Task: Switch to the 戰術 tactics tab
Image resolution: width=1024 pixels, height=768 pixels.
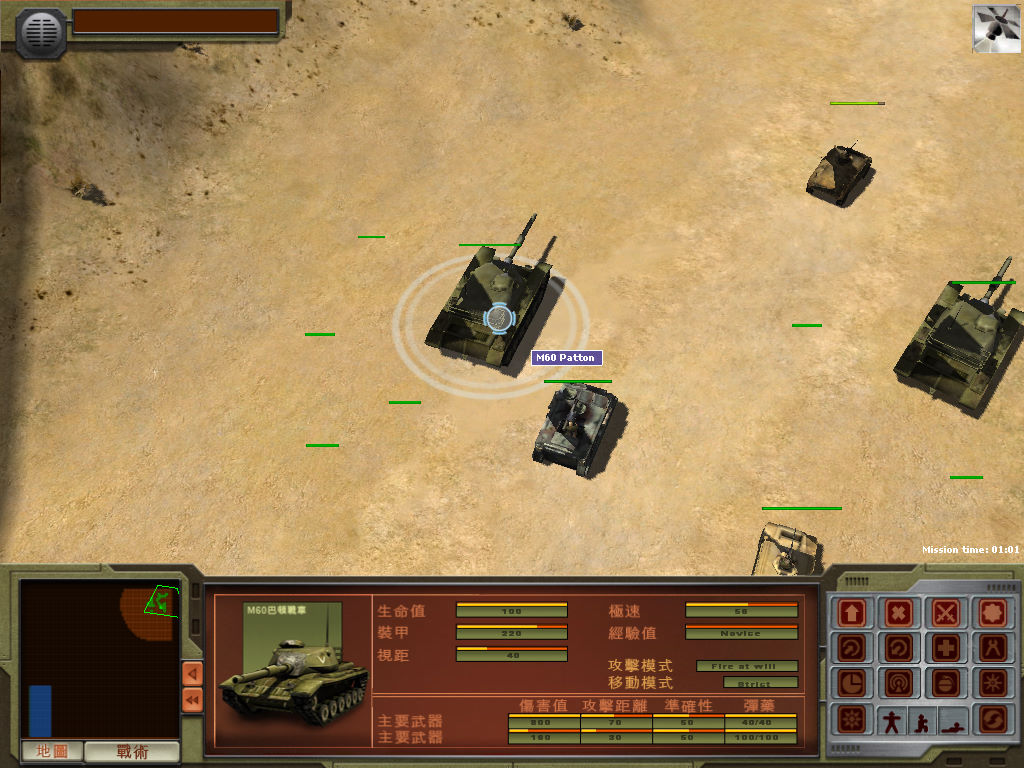Action: pyautogui.click(x=132, y=751)
